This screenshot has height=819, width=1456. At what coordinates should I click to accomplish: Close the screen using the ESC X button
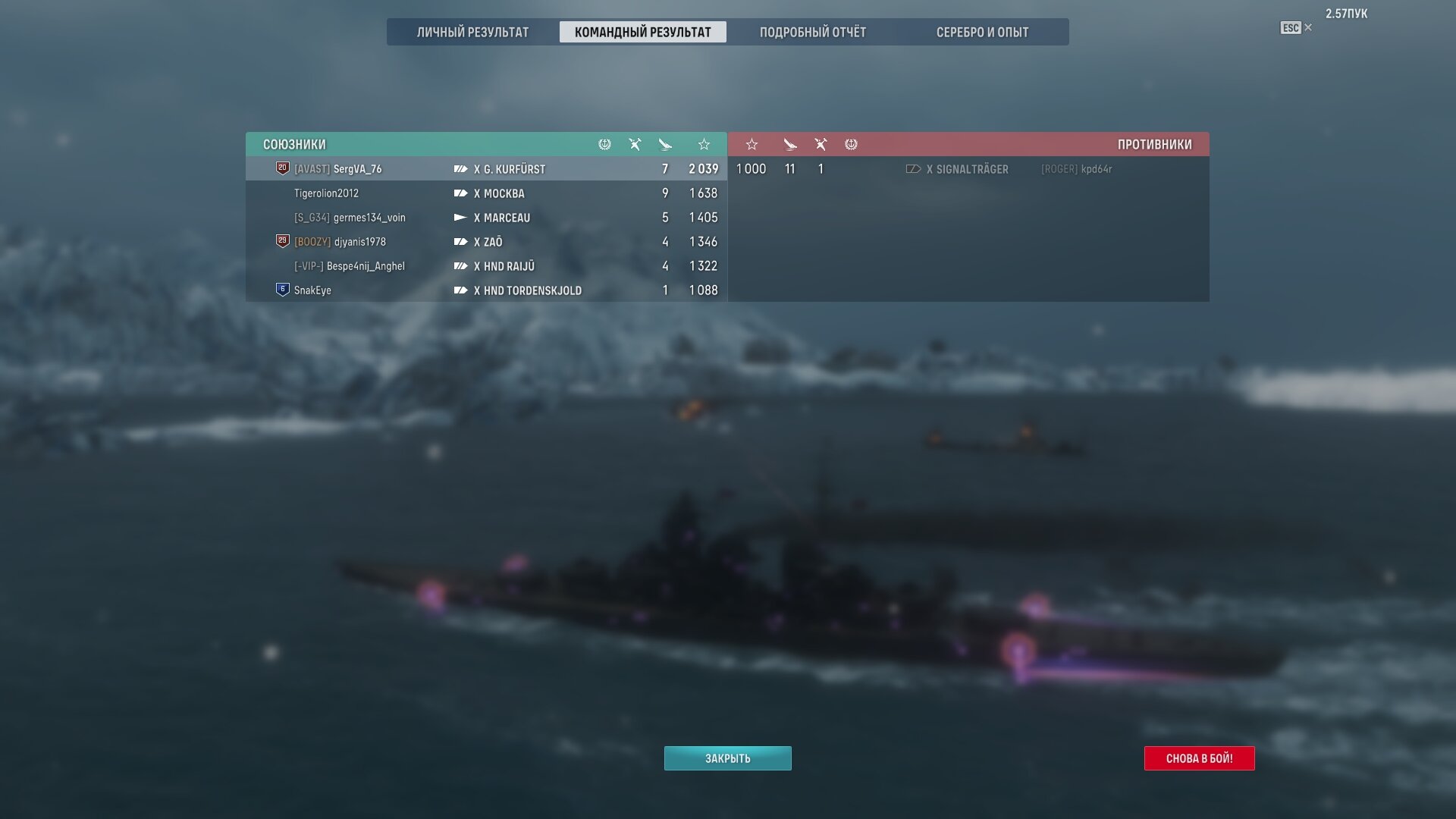click(x=1296, y=28)
